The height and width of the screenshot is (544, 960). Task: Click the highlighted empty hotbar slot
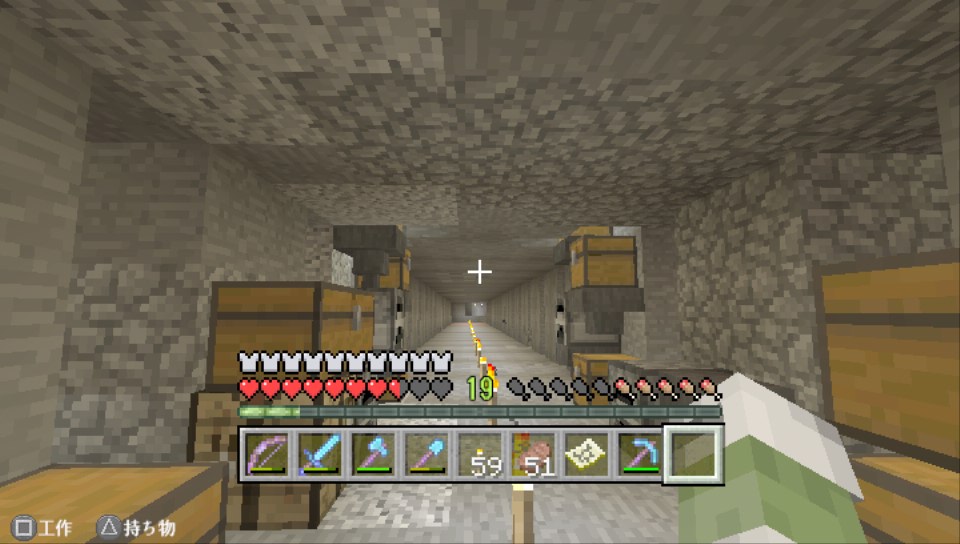pos(693,455)
